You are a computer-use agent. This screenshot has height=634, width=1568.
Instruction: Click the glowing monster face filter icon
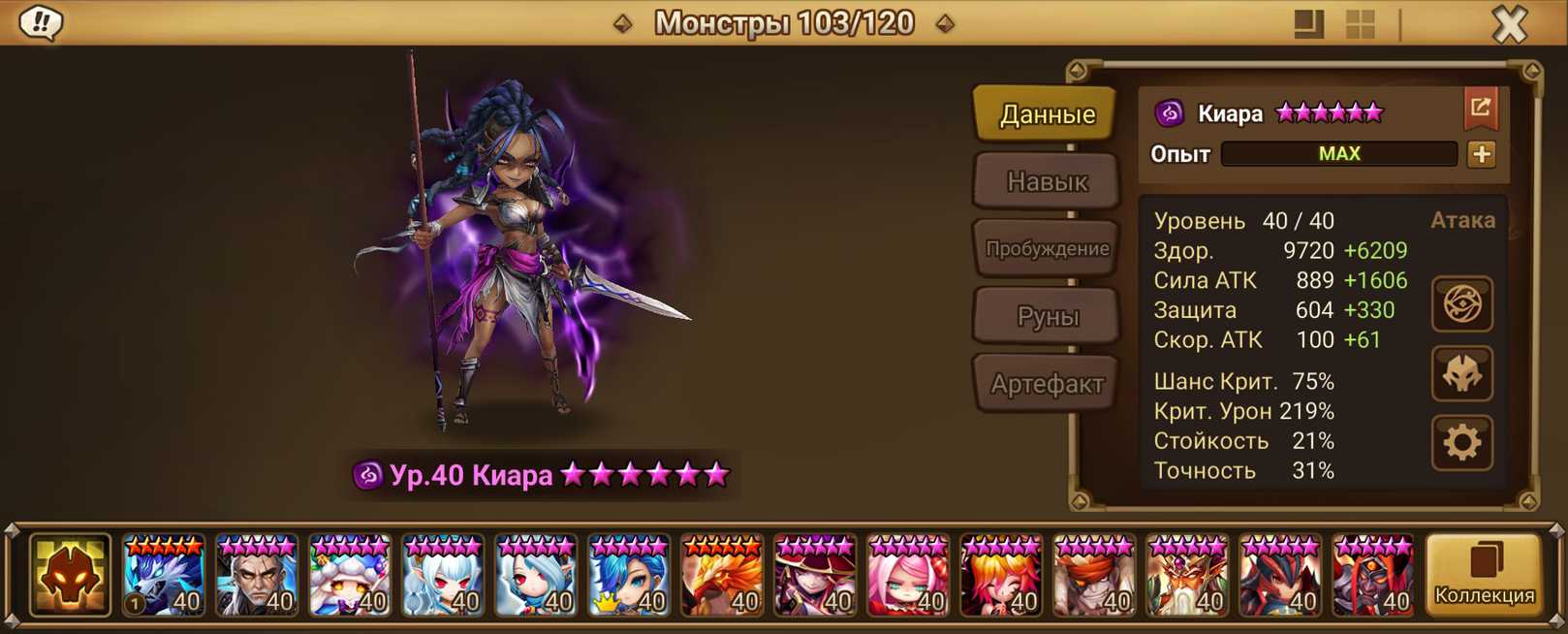pyautogui.click(x=70, y=576)
